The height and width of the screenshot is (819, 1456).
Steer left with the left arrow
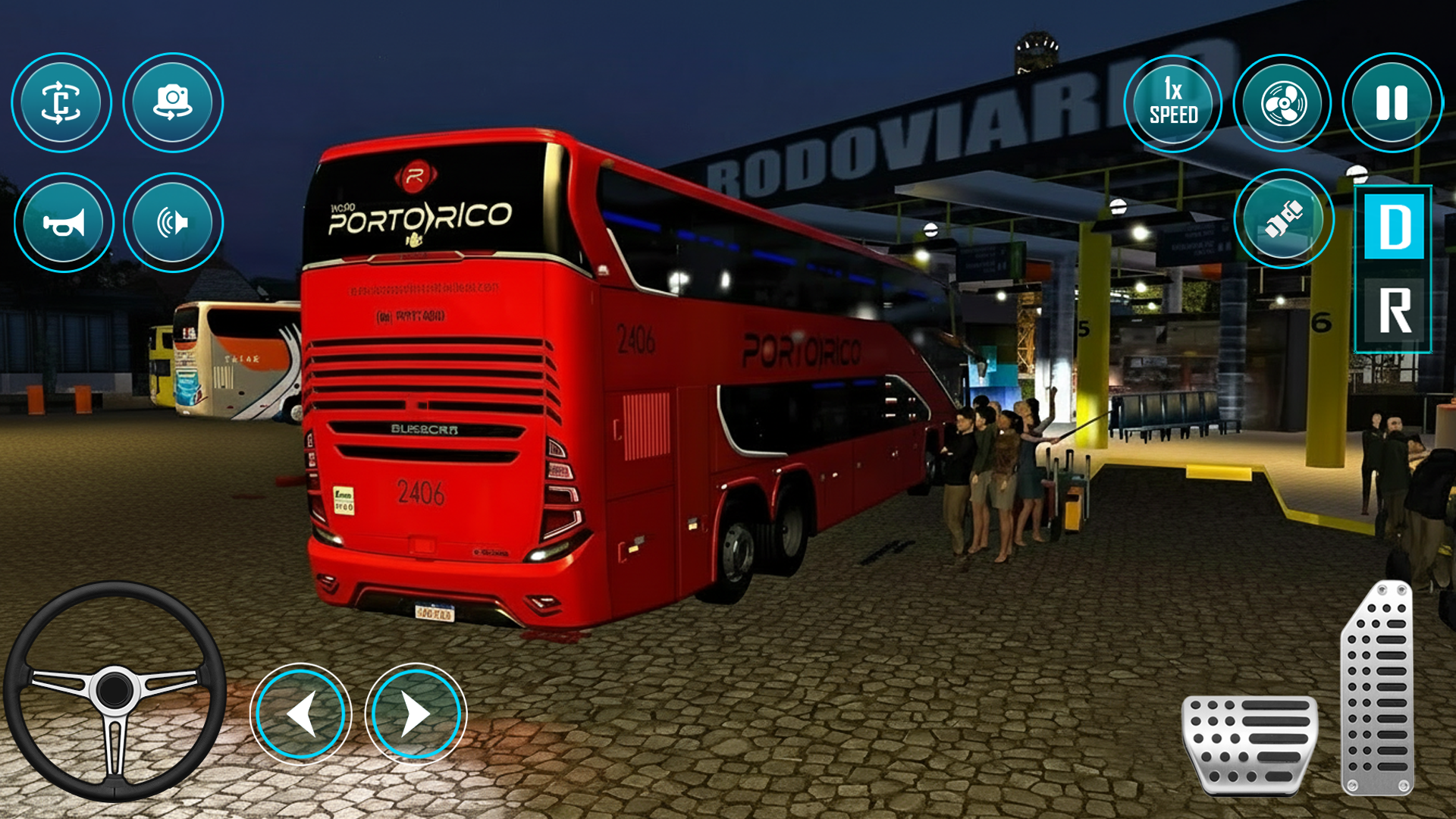click(x=301, y=714)
